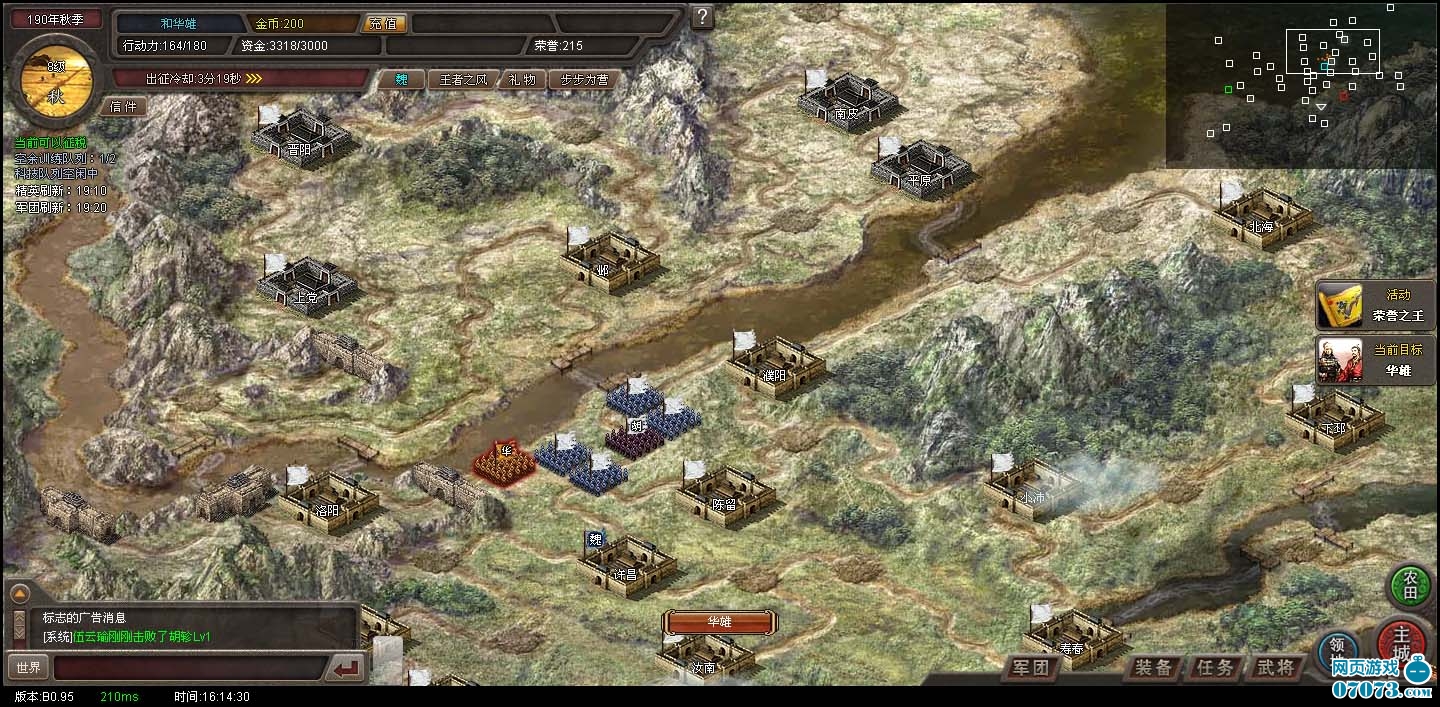1440x707 pixels.
Task: Select the 魏 faction button
Action: [401, 80]
